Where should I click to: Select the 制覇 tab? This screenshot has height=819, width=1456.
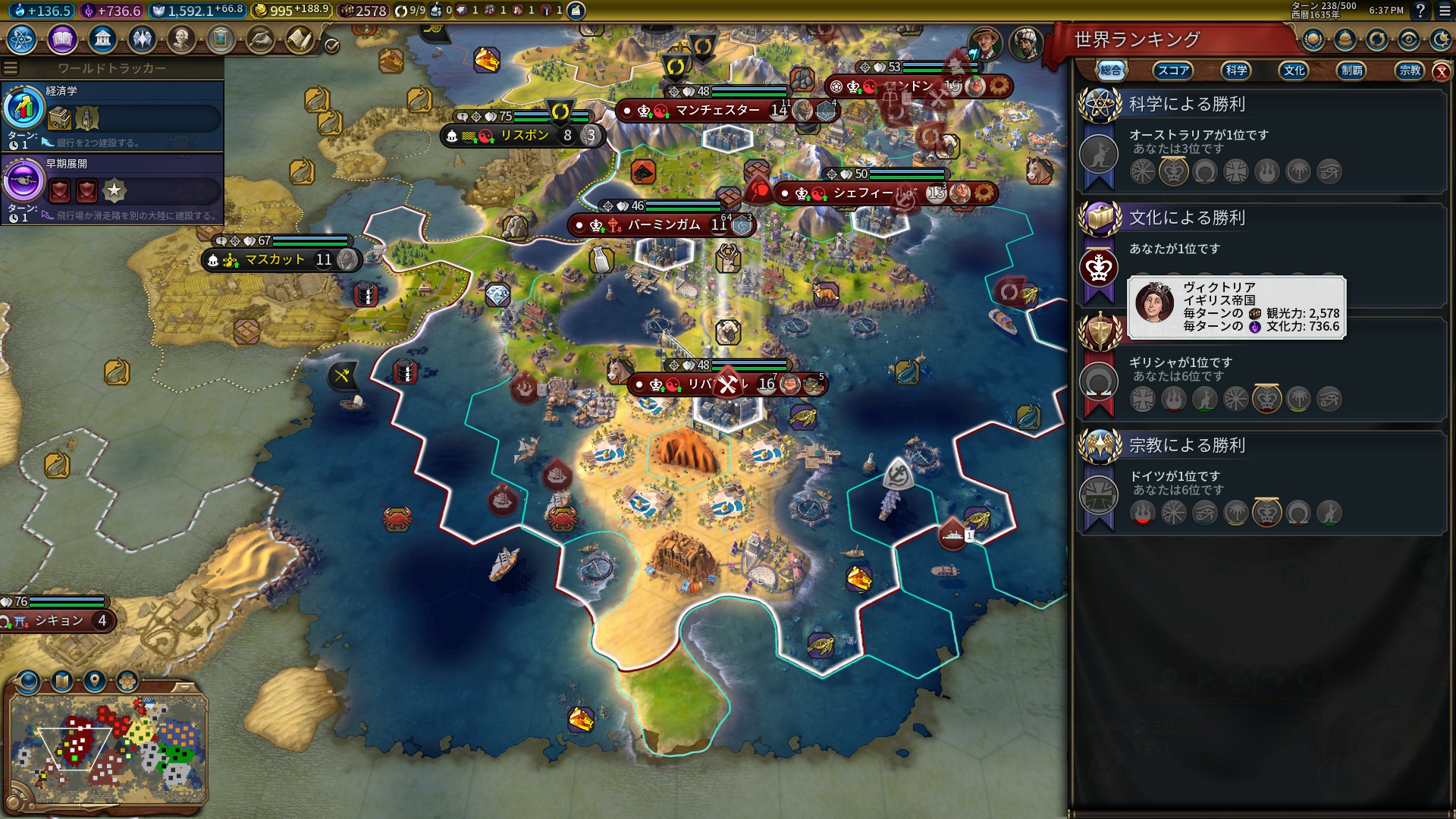click(1351, 71)
